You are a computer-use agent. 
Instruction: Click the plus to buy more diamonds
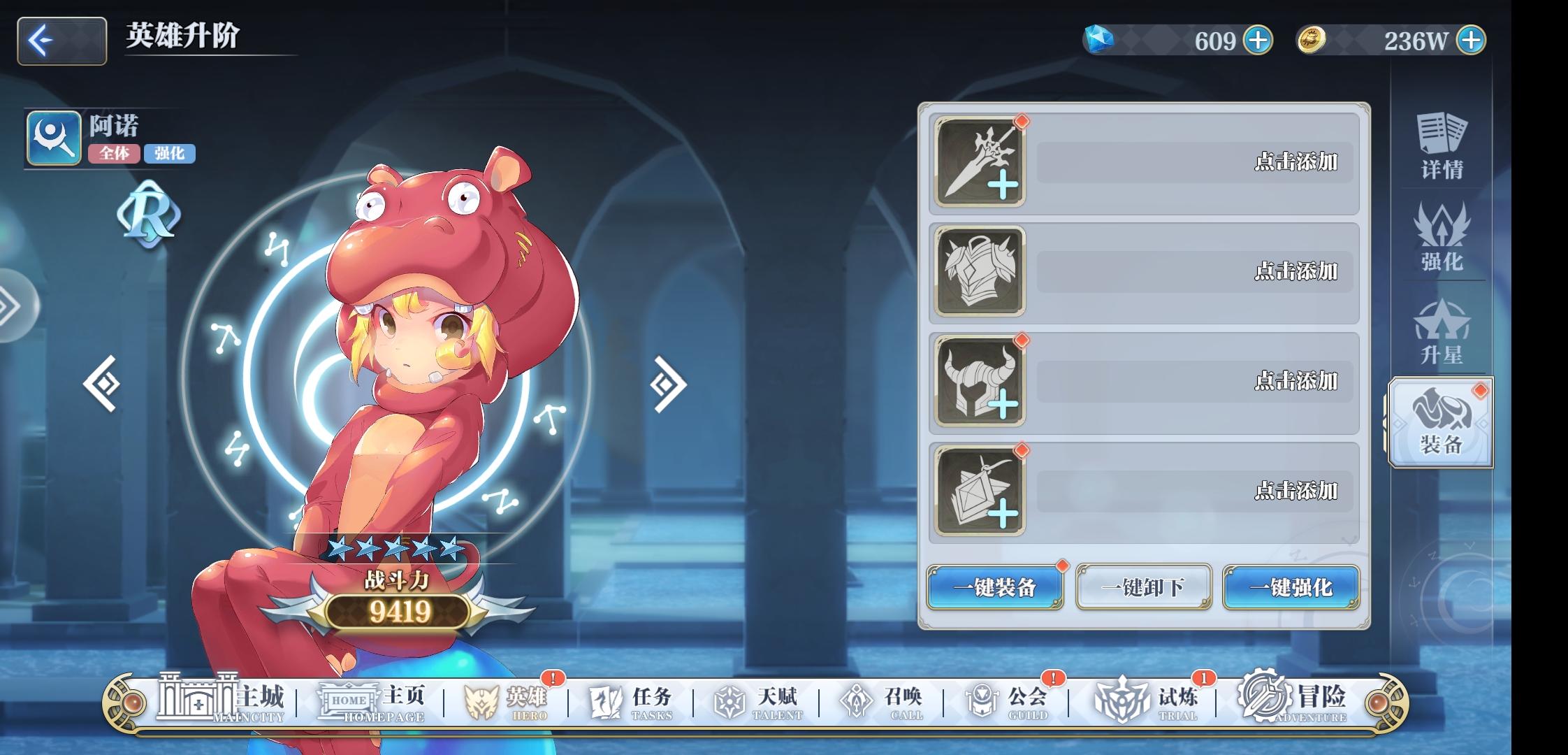point(1257,41)
